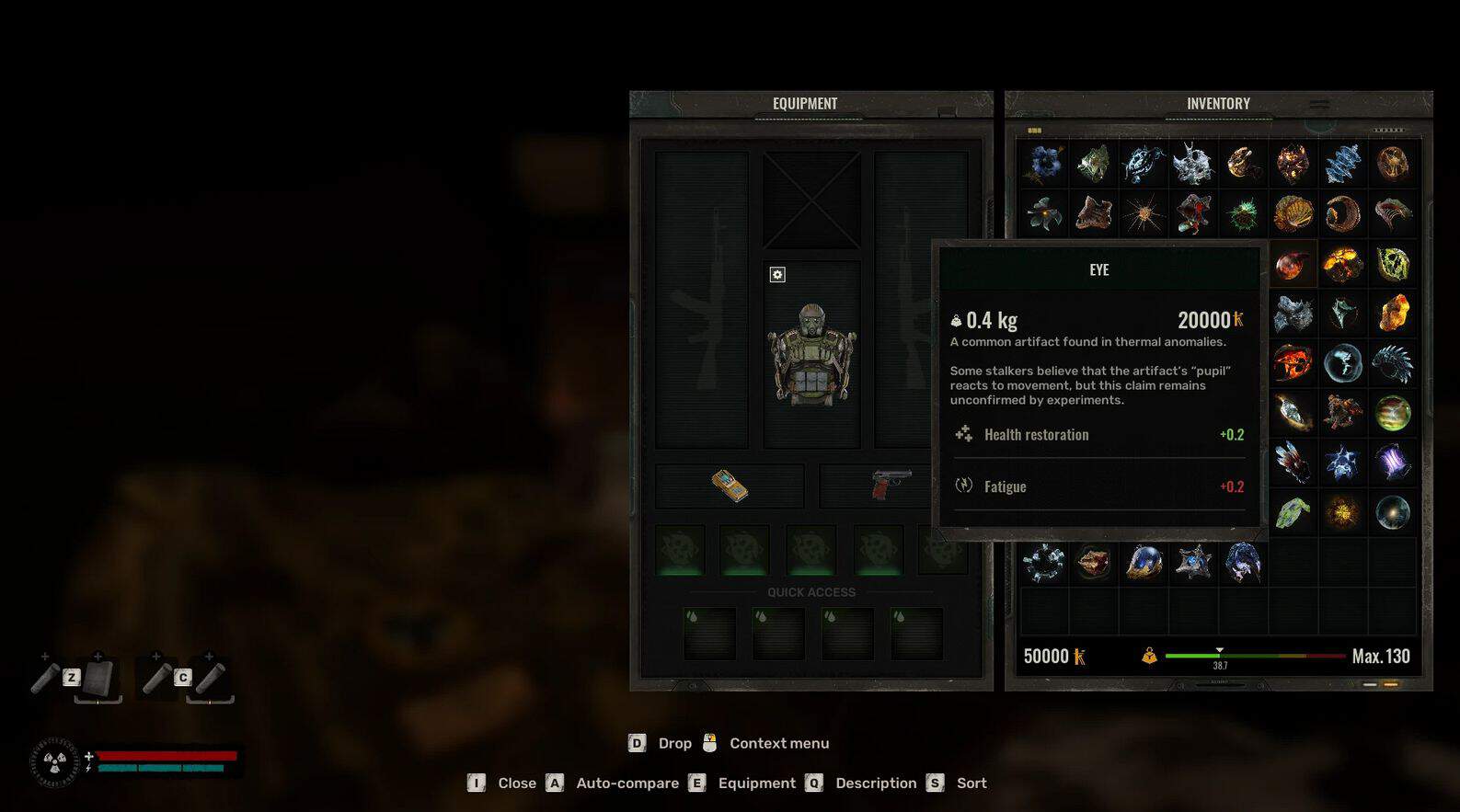1460x812 pixels.
Task: Select the green leaf-shaped artifact
Action: [1293, 512]
